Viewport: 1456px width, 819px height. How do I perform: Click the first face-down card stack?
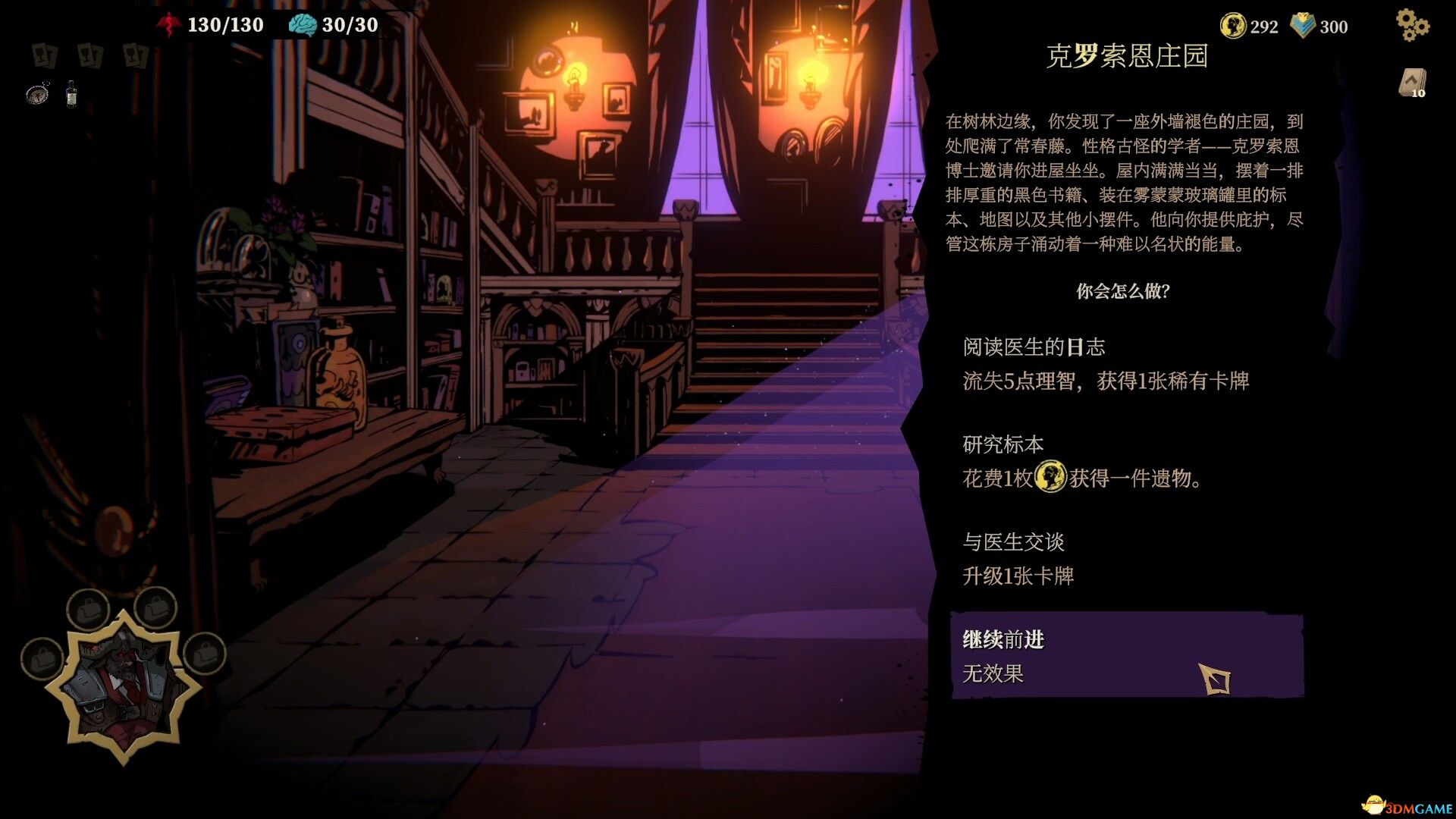44,55
